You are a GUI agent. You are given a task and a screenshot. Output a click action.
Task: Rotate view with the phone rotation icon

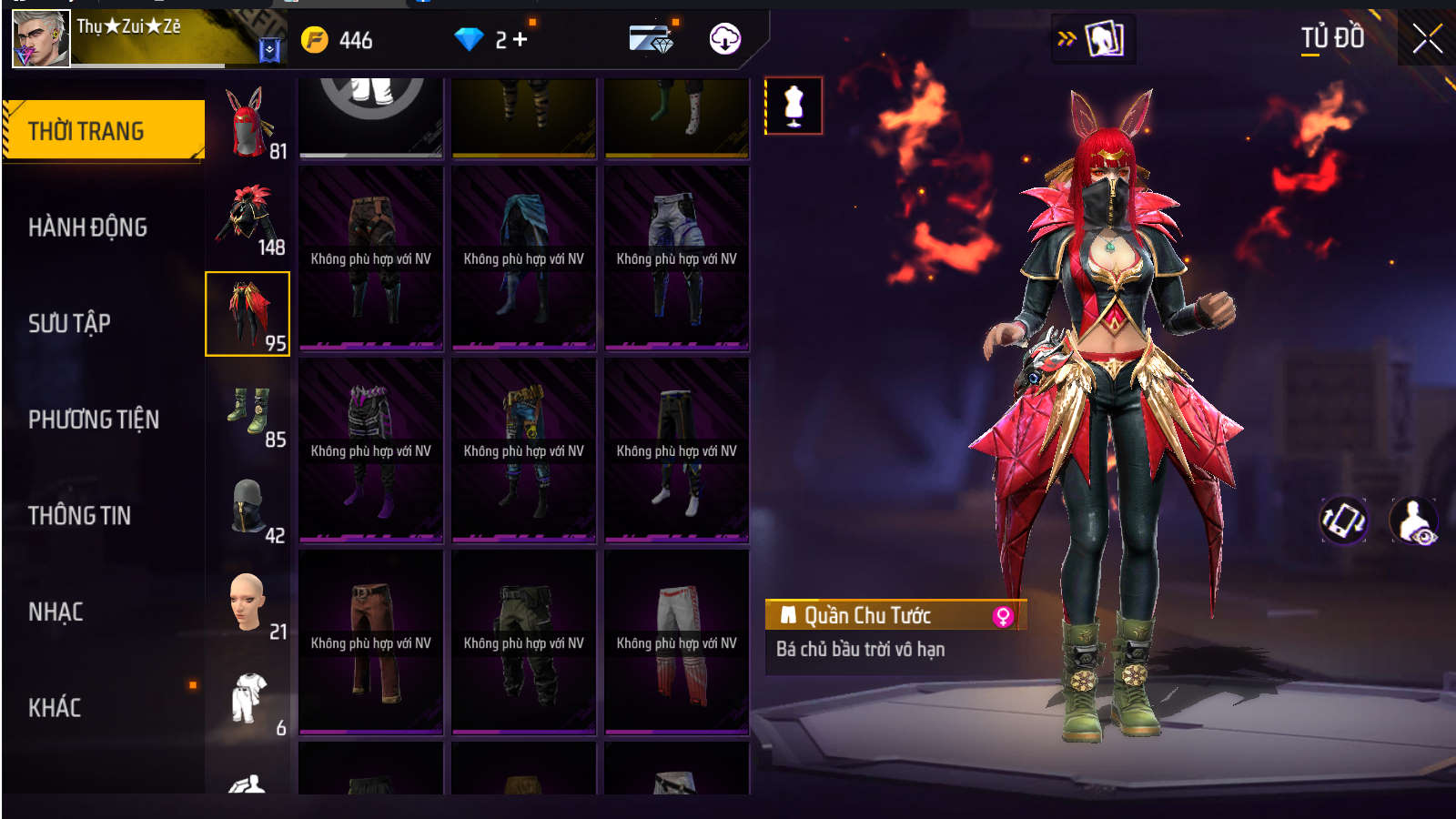pos(1343,521)
